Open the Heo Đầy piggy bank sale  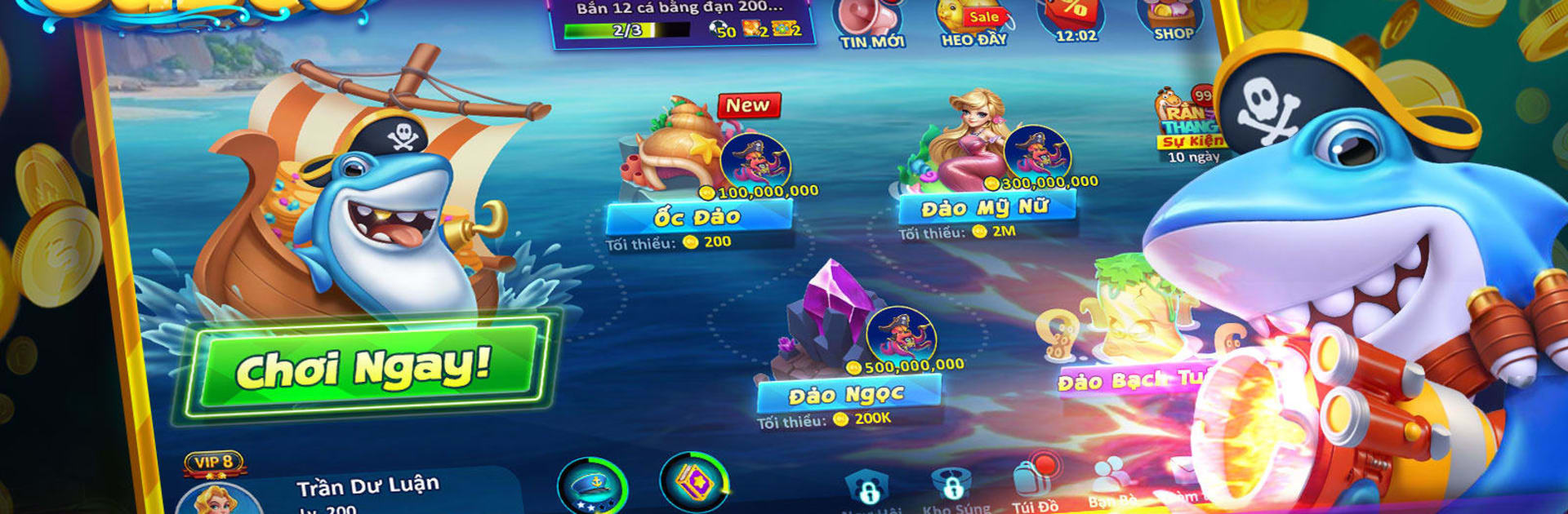[973, 23]
